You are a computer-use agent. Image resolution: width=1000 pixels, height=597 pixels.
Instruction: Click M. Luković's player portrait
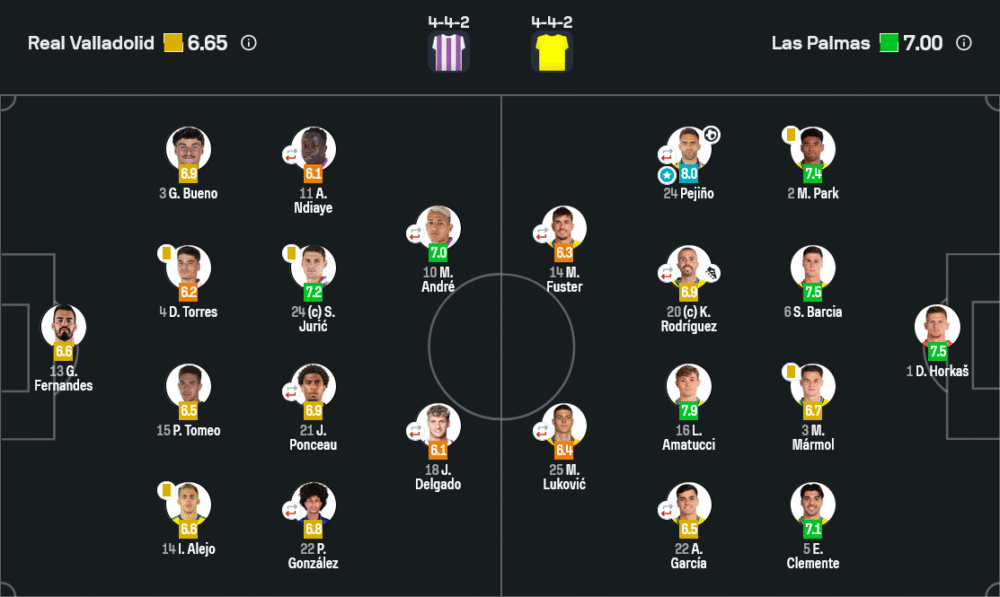pyautogui.click(x=564, y=426)
